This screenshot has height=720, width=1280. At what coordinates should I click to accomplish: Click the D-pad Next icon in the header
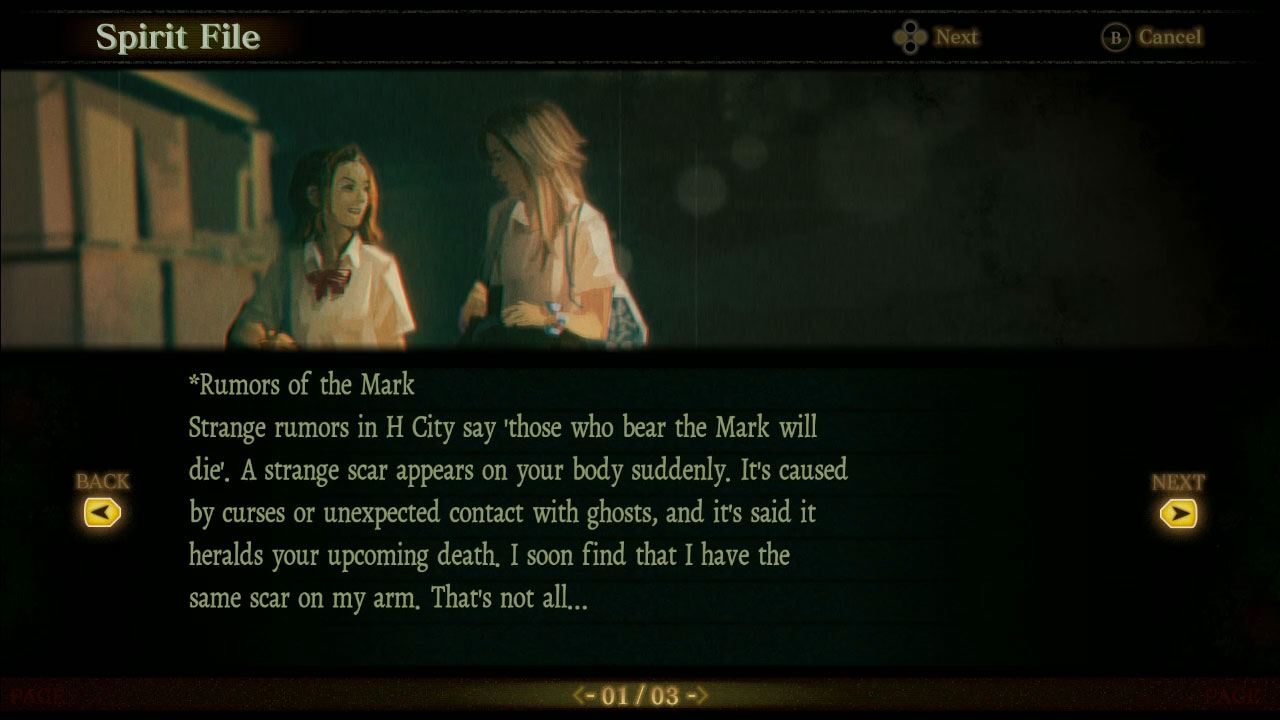tap(910, 36)
